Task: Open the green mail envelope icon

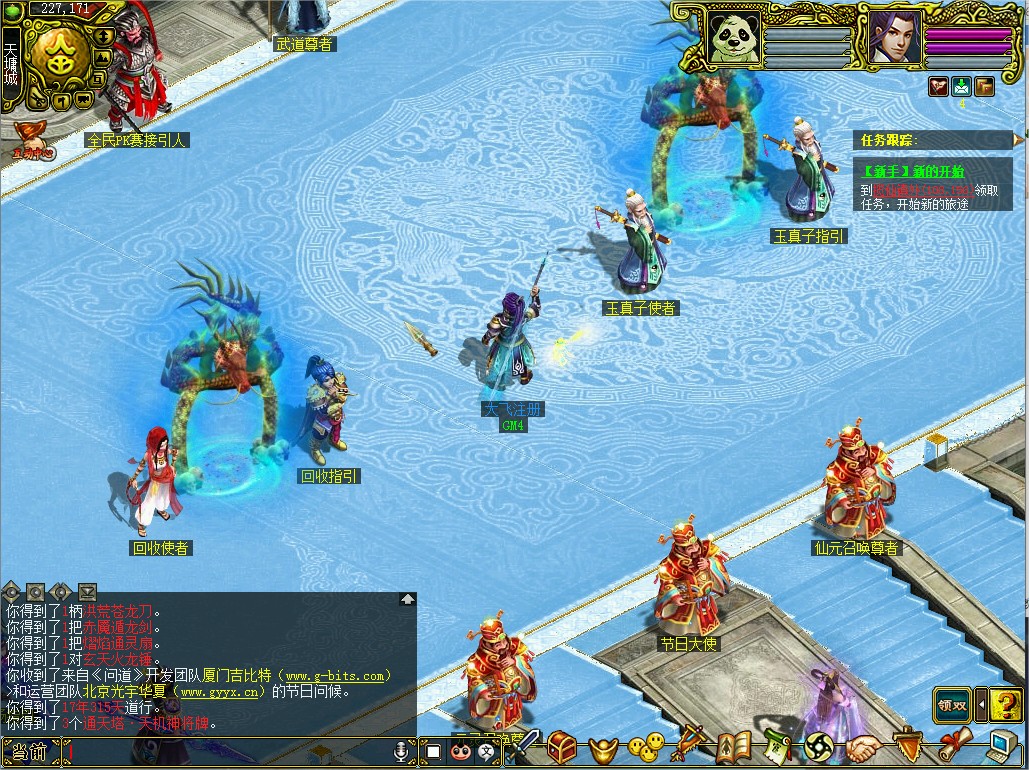Action: coord(962,86)
